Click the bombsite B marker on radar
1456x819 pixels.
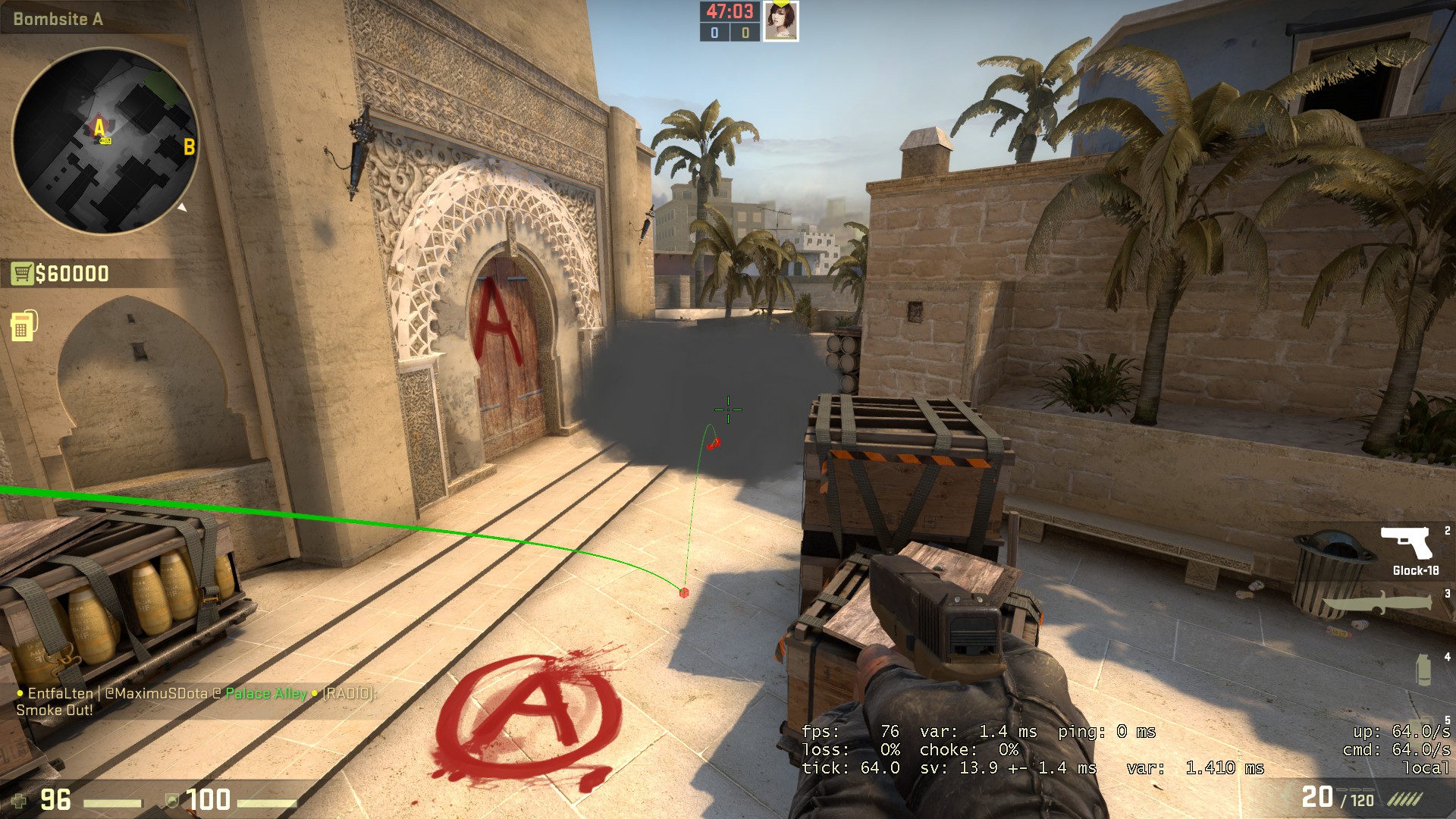tap(189, 146)
